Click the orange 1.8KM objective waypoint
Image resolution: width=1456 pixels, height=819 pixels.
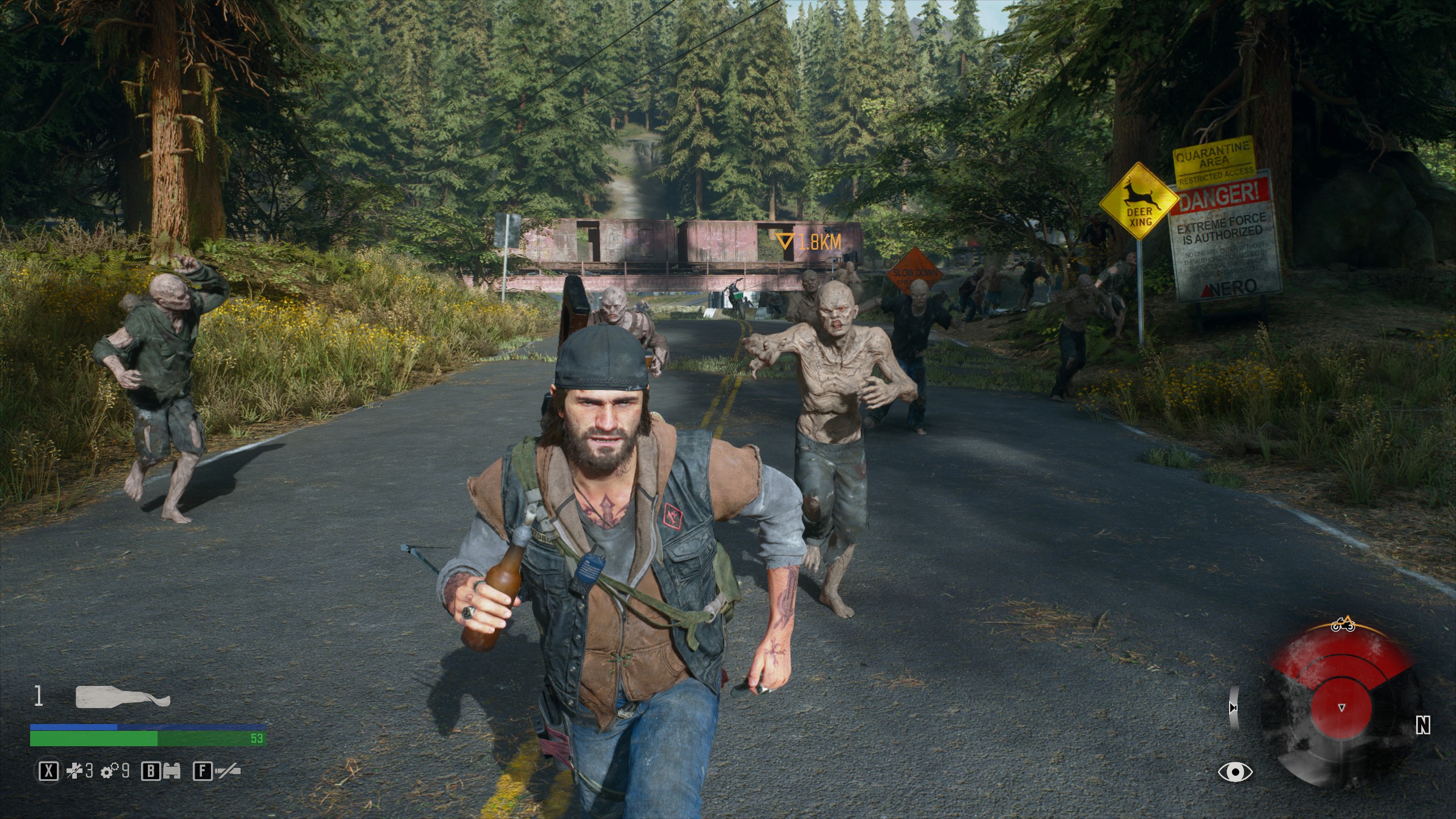(808, 243)
